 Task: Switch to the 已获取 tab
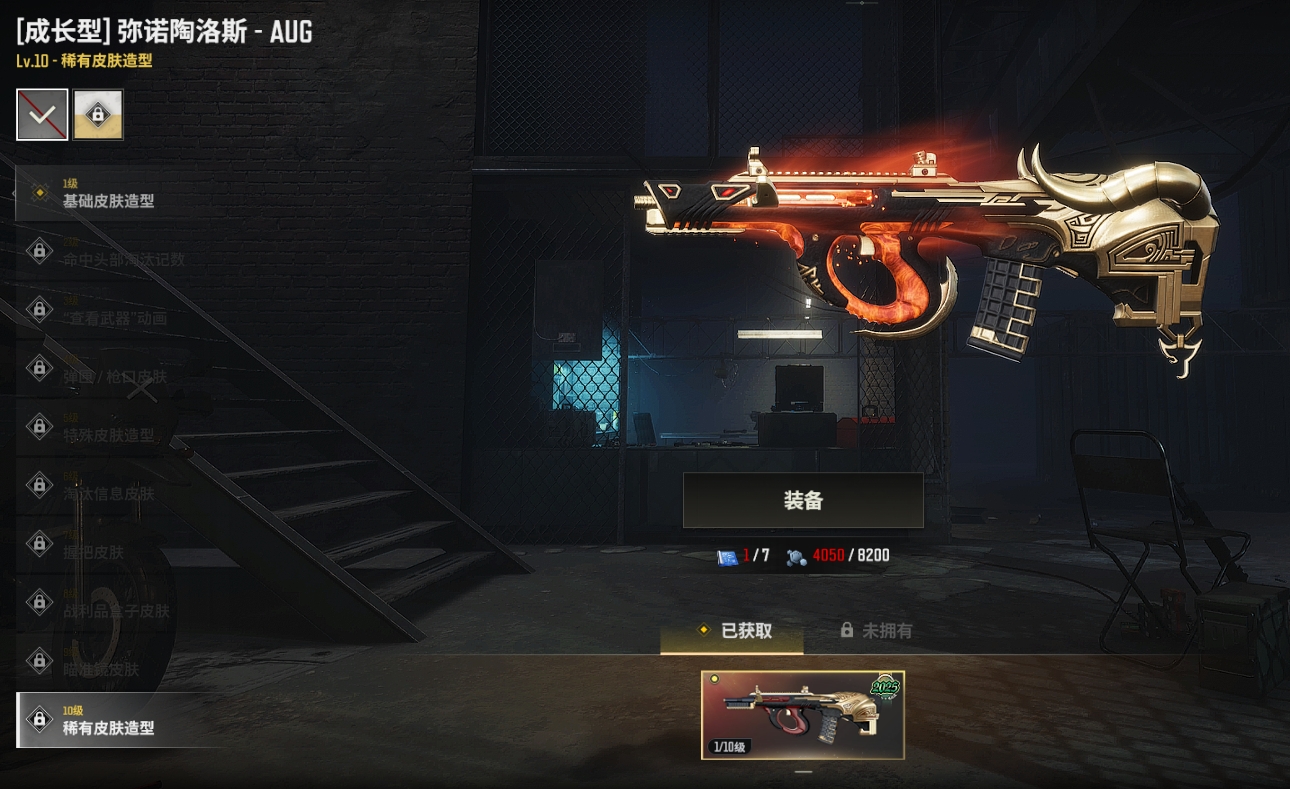733,631
